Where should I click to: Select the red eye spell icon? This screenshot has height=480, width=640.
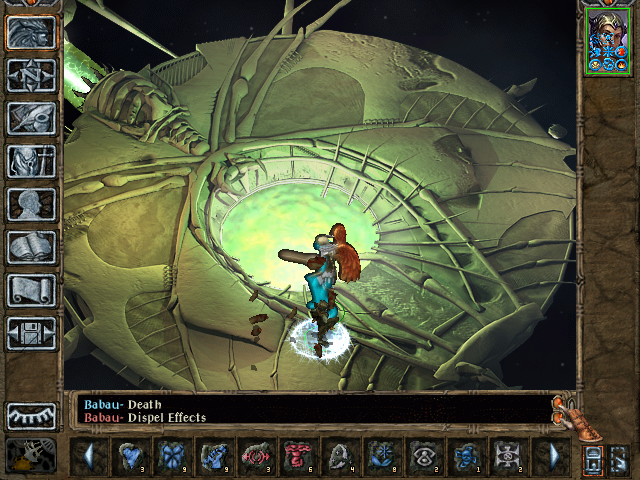tap(256, 457)
